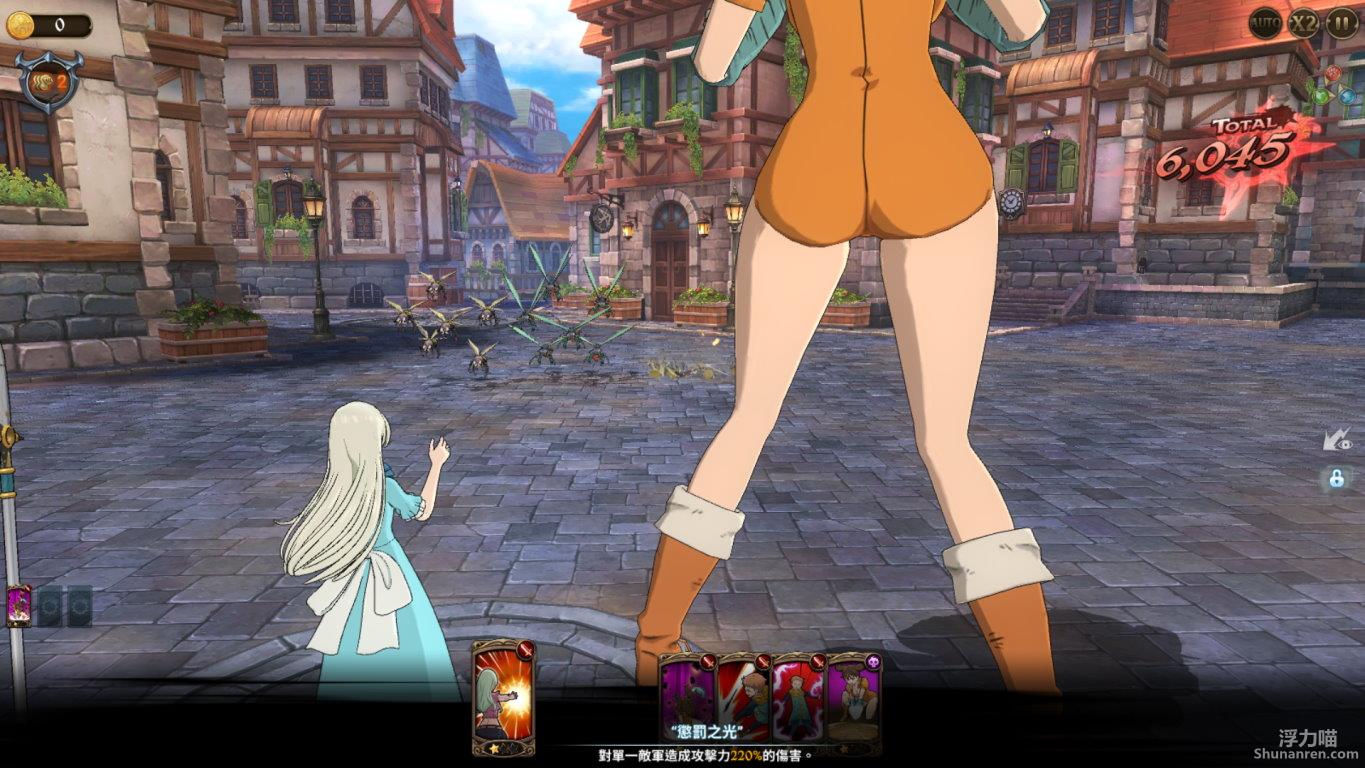Tap the small queued purple card slot

click(x=18, y=605)
